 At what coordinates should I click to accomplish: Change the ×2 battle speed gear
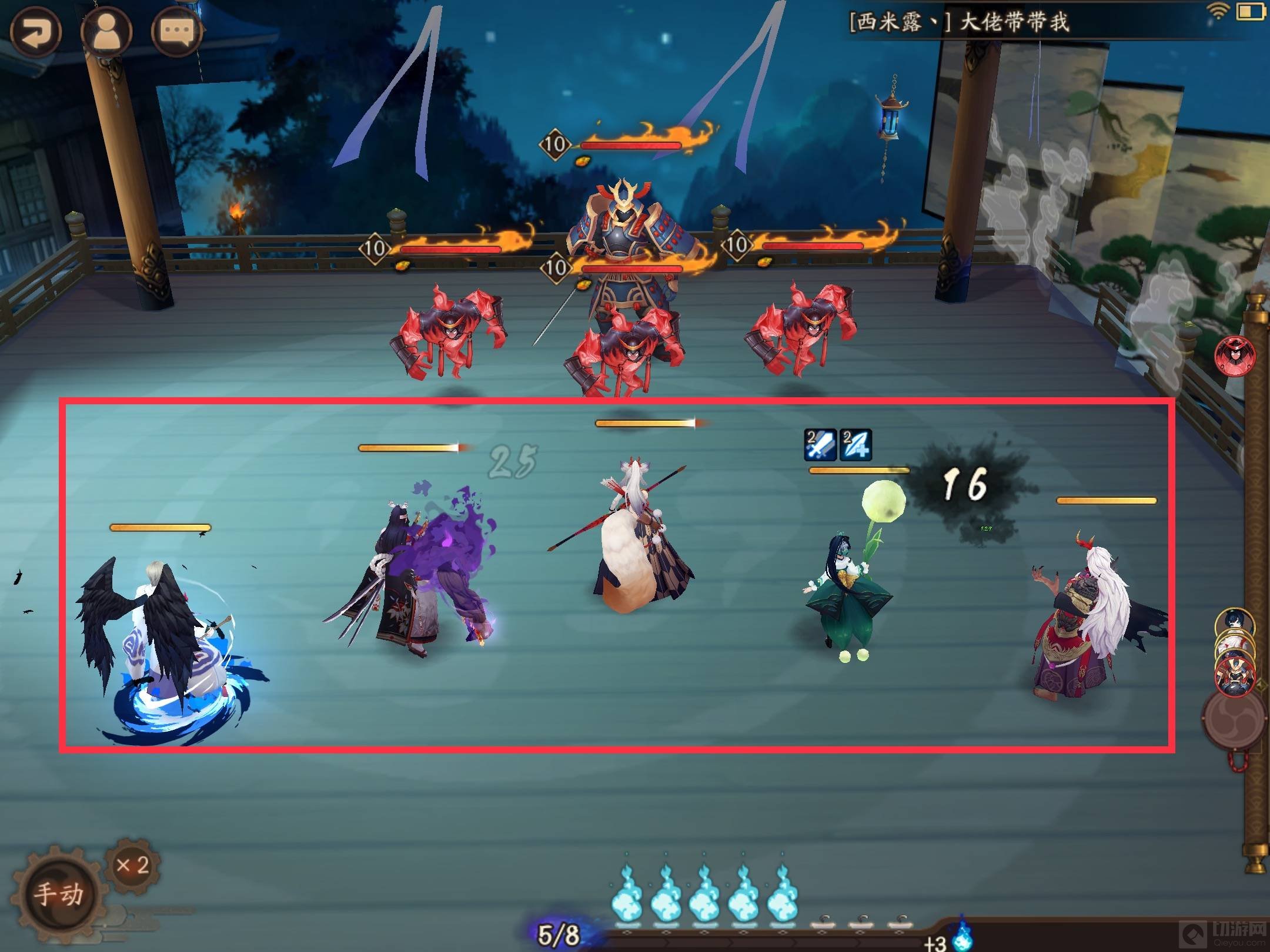coord(133,866)
